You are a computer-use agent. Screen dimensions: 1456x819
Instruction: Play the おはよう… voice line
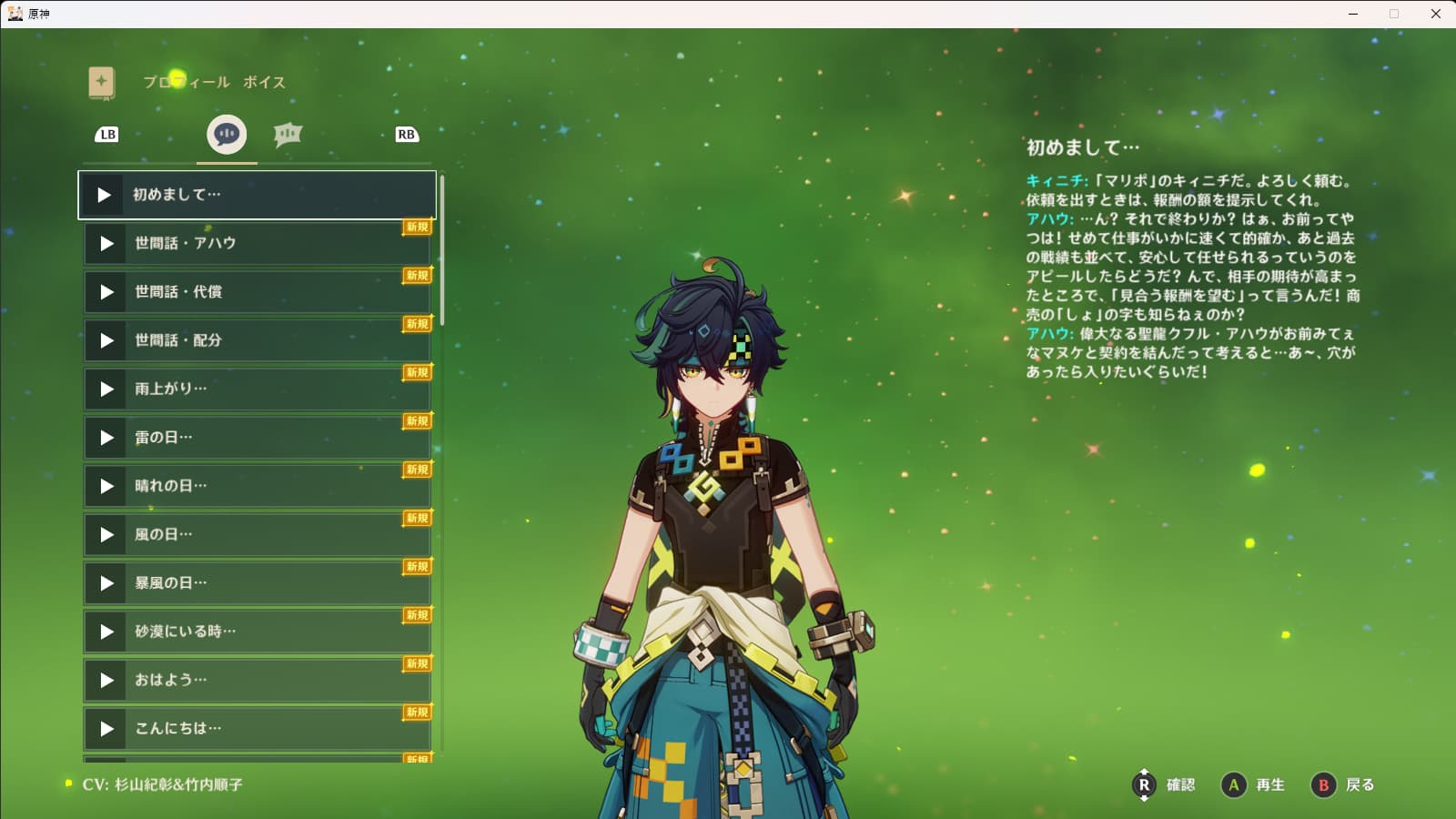click(x=106, y=681)
